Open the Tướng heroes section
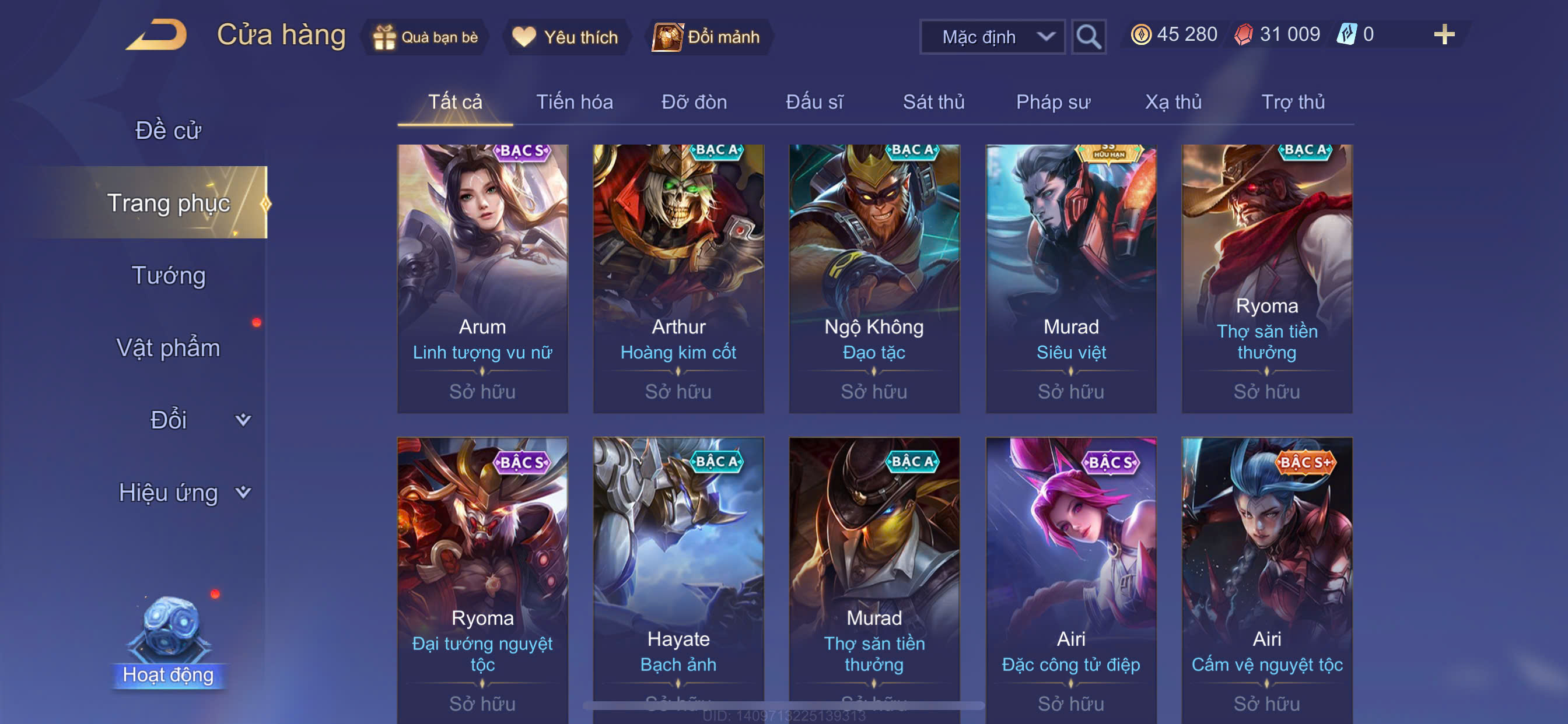Image resolution: width=1568 pixels, height=724 pixels. [x=169, y=276]
